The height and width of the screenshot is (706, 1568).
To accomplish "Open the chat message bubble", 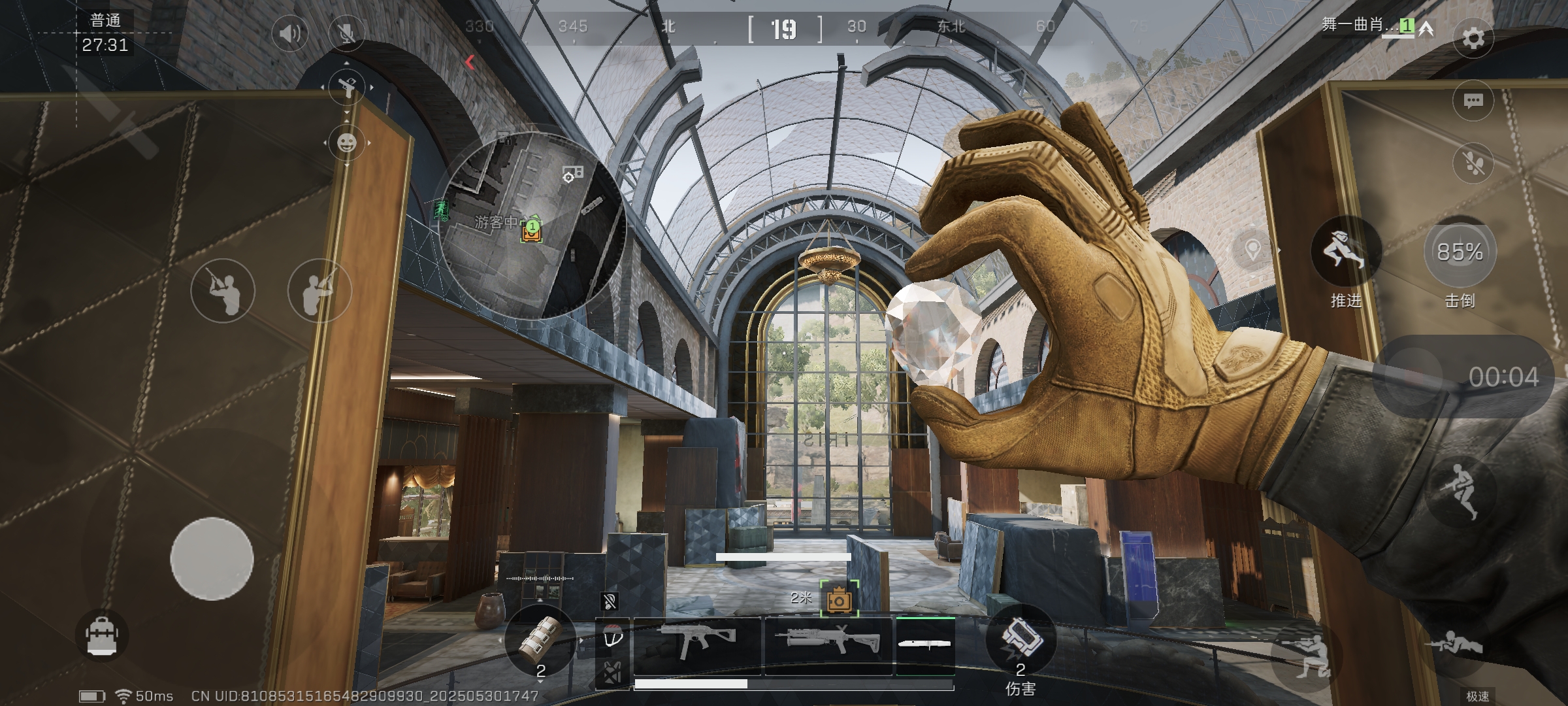I will pos(1473,101).
